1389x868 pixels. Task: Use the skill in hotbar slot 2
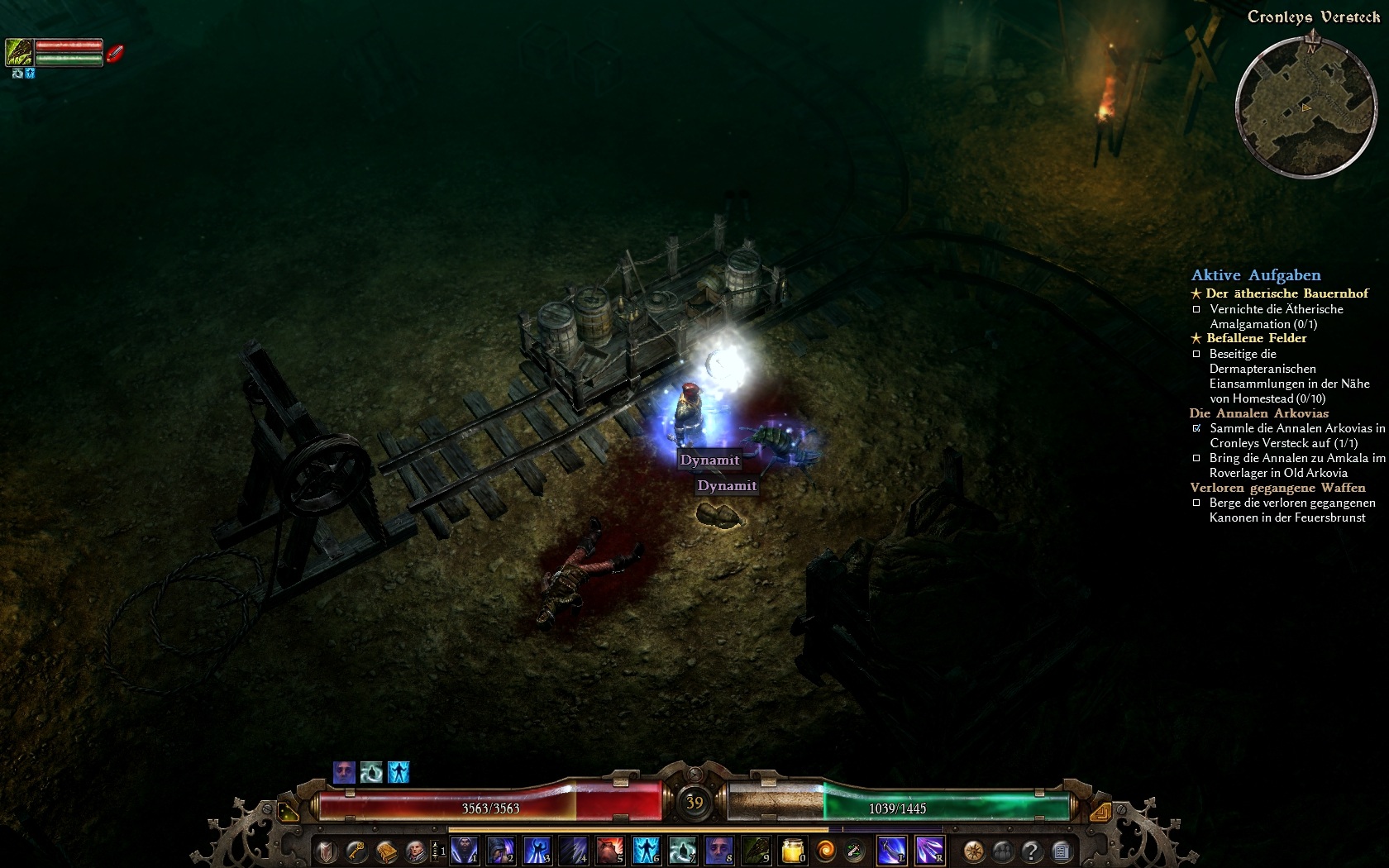pyautogui.click(x=501, y=850)
